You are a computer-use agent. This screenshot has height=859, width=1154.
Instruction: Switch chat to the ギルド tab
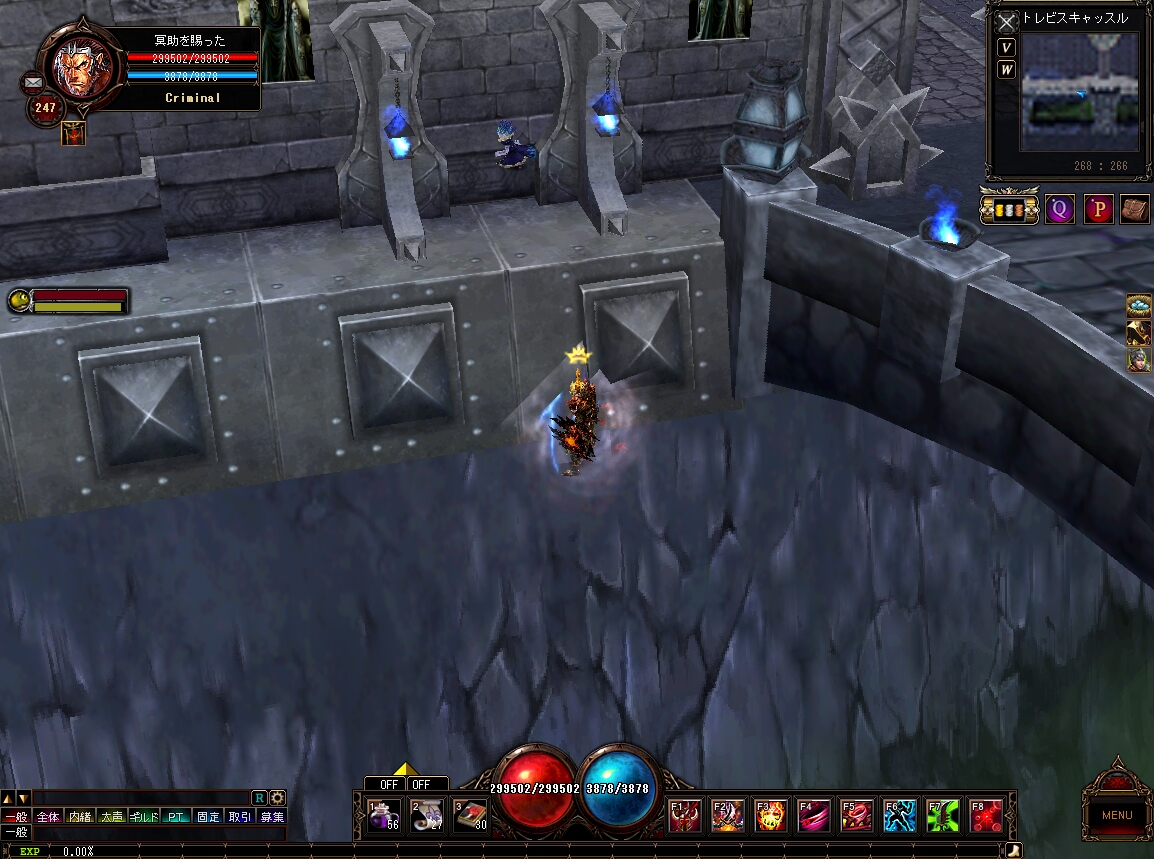(x=145, y=817)
